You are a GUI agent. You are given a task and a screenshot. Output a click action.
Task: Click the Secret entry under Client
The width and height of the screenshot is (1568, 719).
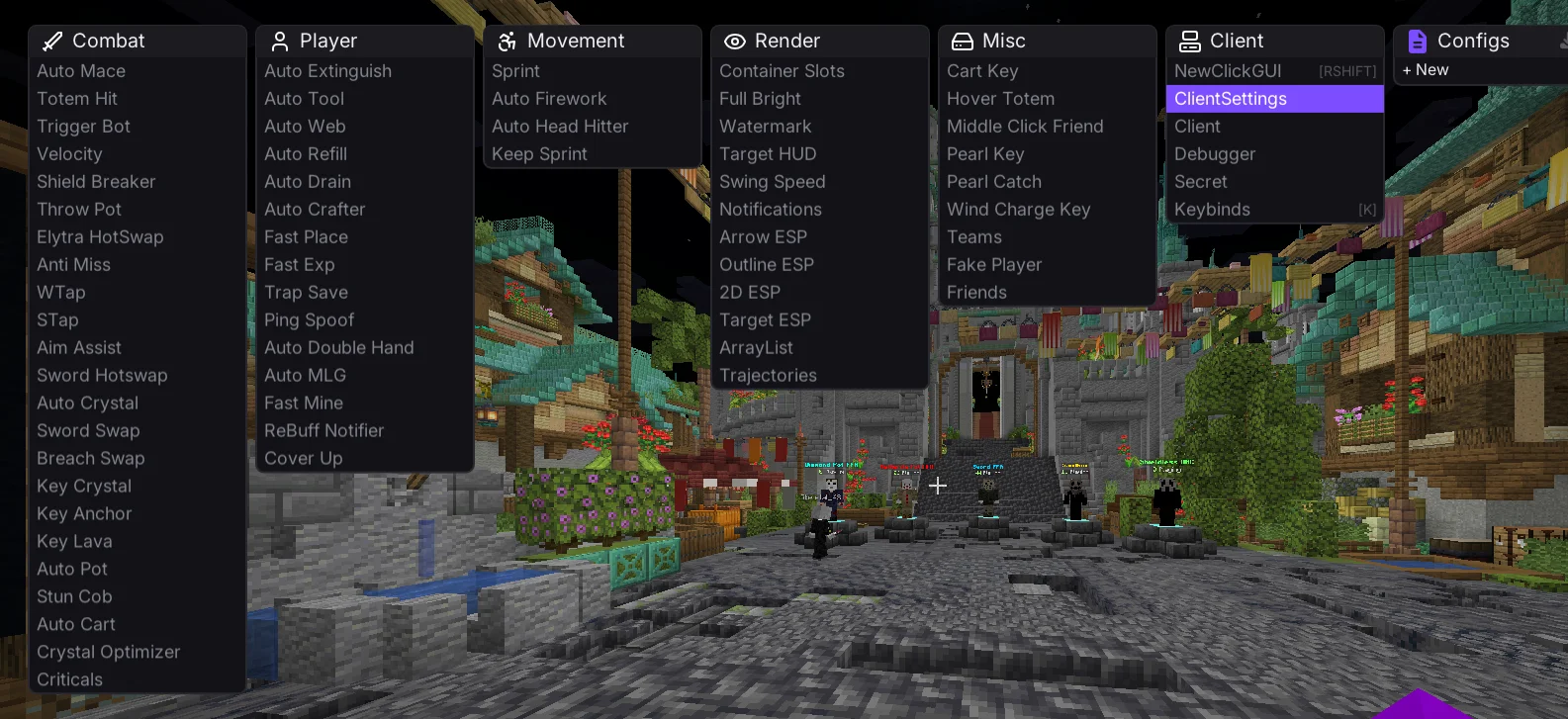coord(1200,181)
